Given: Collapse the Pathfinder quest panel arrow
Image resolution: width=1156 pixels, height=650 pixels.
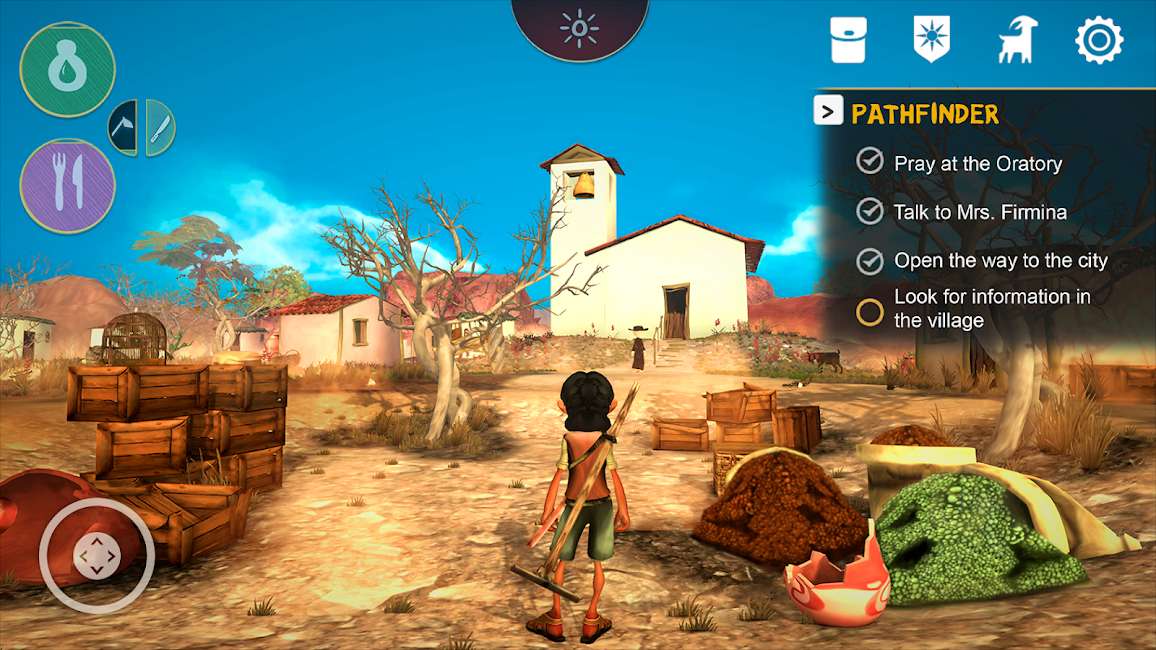Looking at the screenshot, I should click(828, 112).
